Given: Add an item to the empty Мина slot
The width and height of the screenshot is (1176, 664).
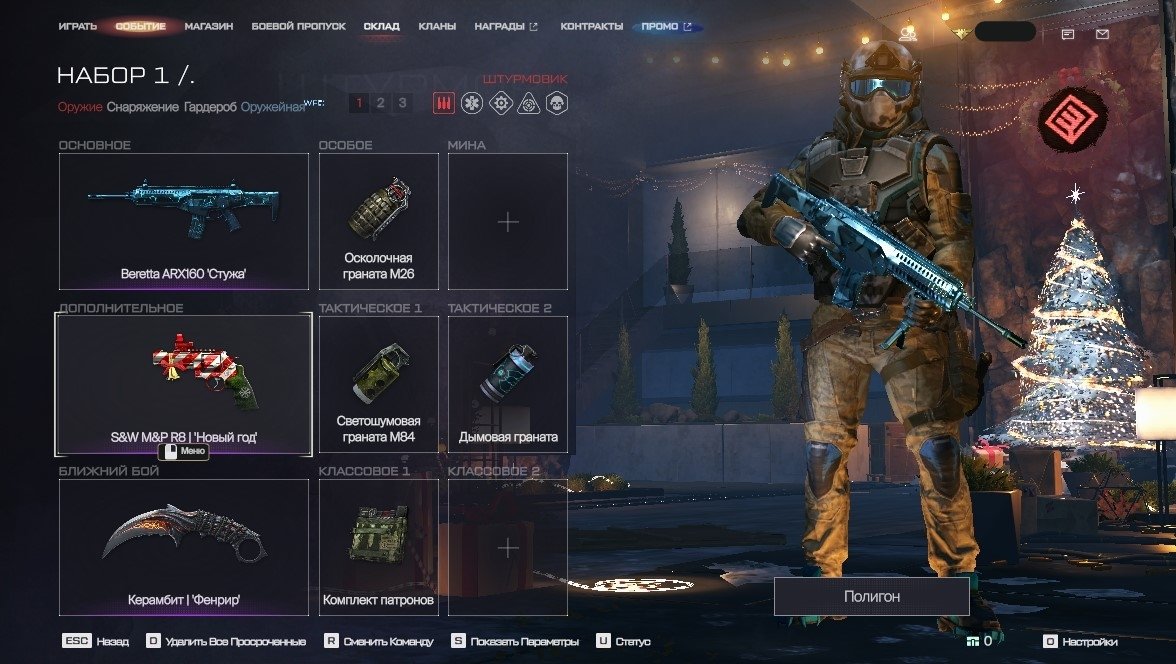Looking at the screenshot, I should pos(508,221).
